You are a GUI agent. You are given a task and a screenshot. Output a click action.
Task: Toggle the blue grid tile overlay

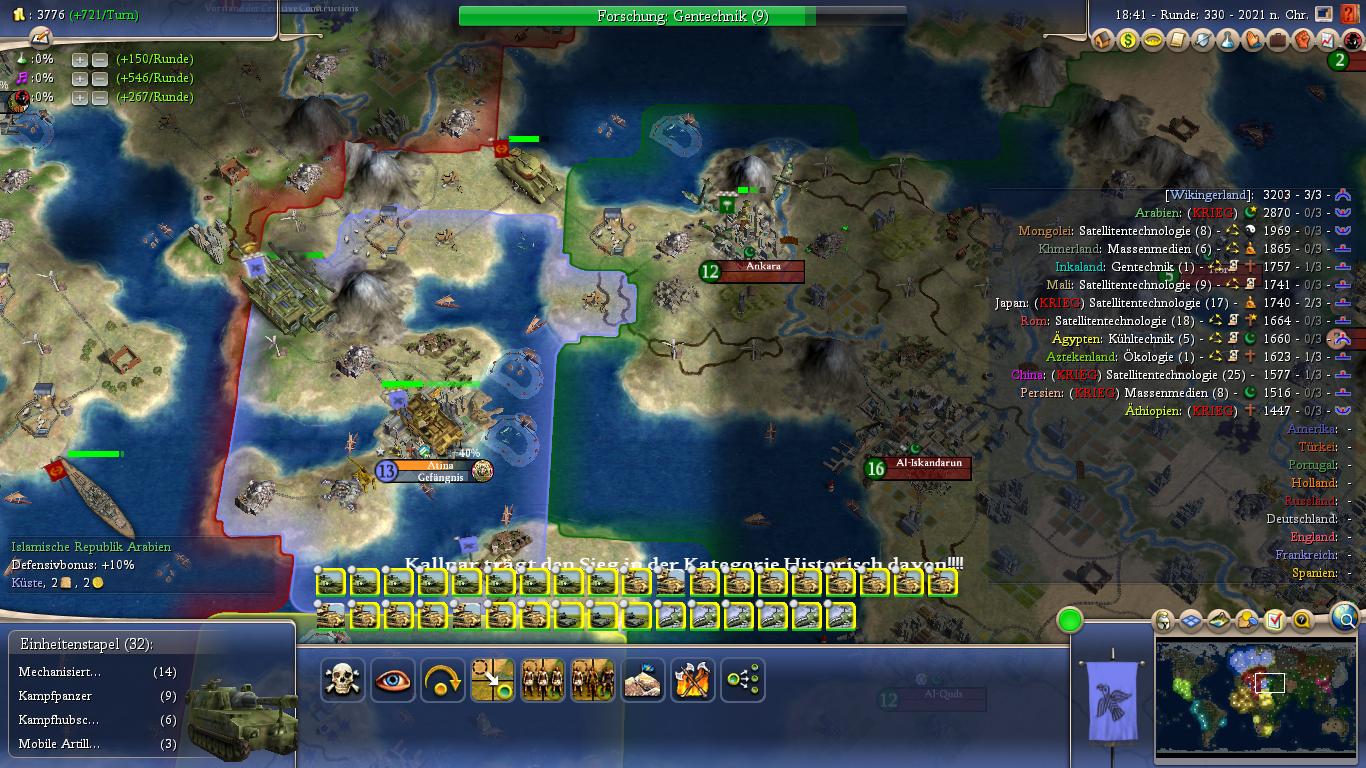pyautogui.click(x=1191, y=621)
